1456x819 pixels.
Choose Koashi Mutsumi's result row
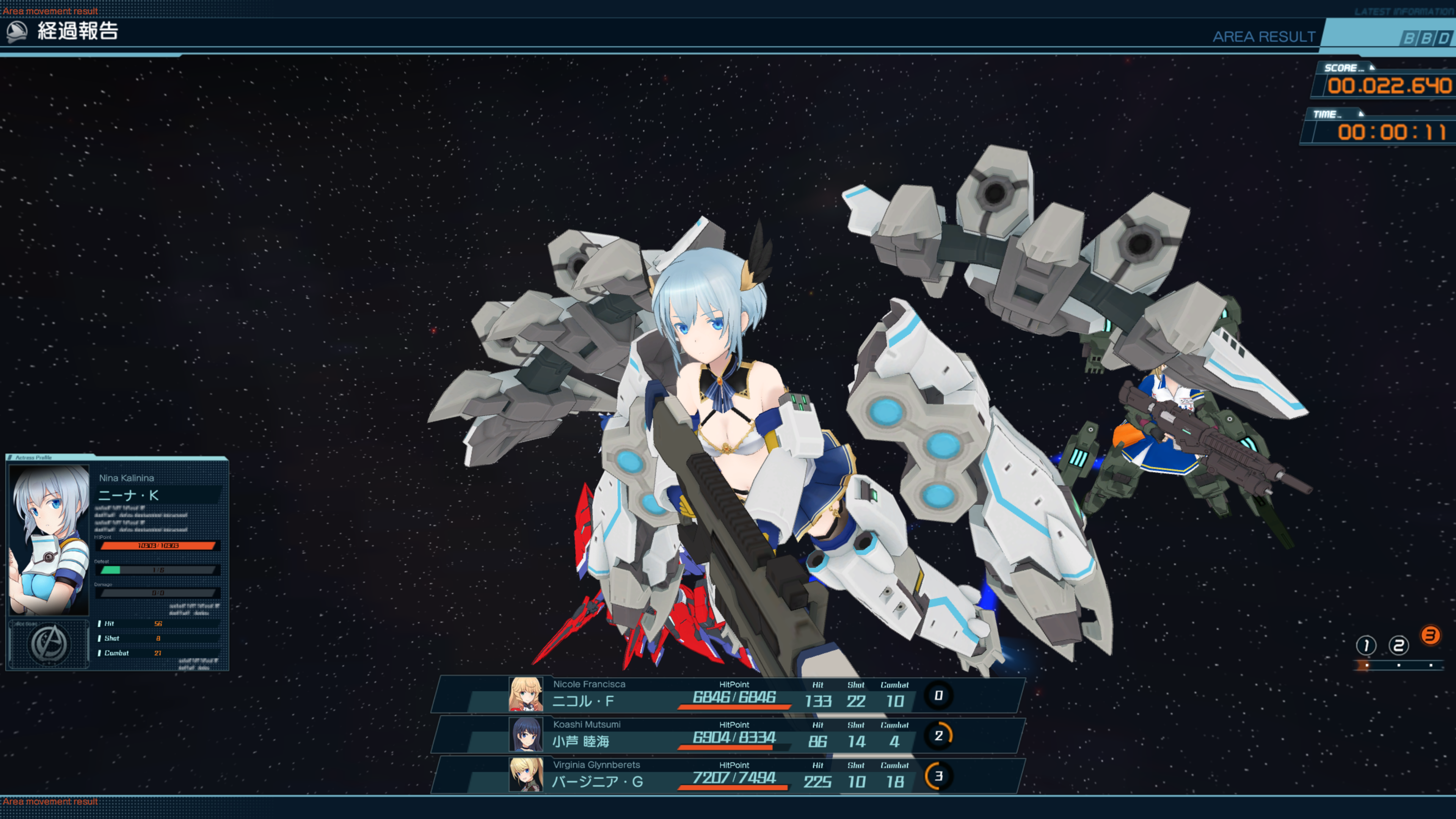[729, 735]
